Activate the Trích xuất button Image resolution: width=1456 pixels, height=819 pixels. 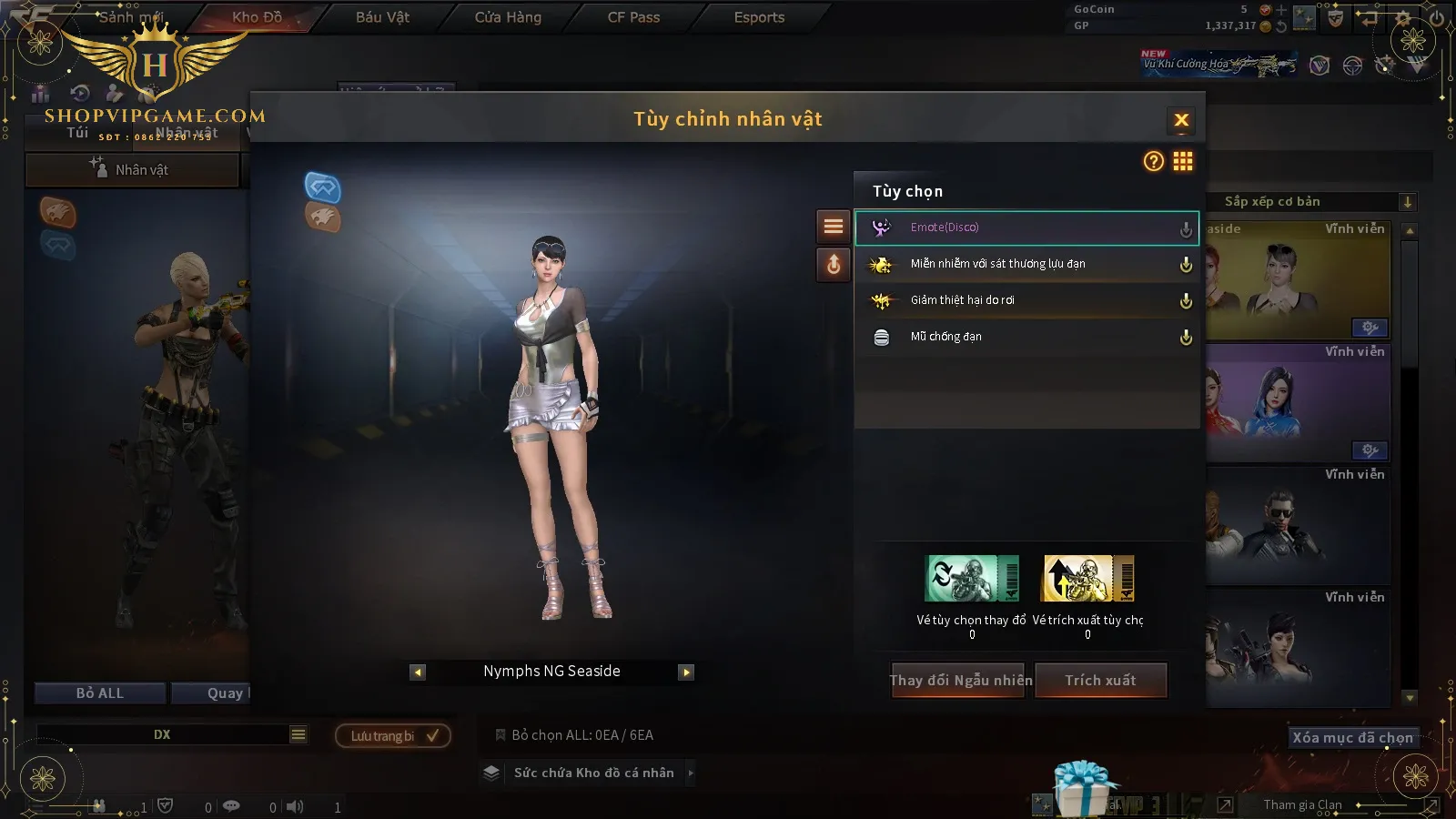[x=1101, y=680]
